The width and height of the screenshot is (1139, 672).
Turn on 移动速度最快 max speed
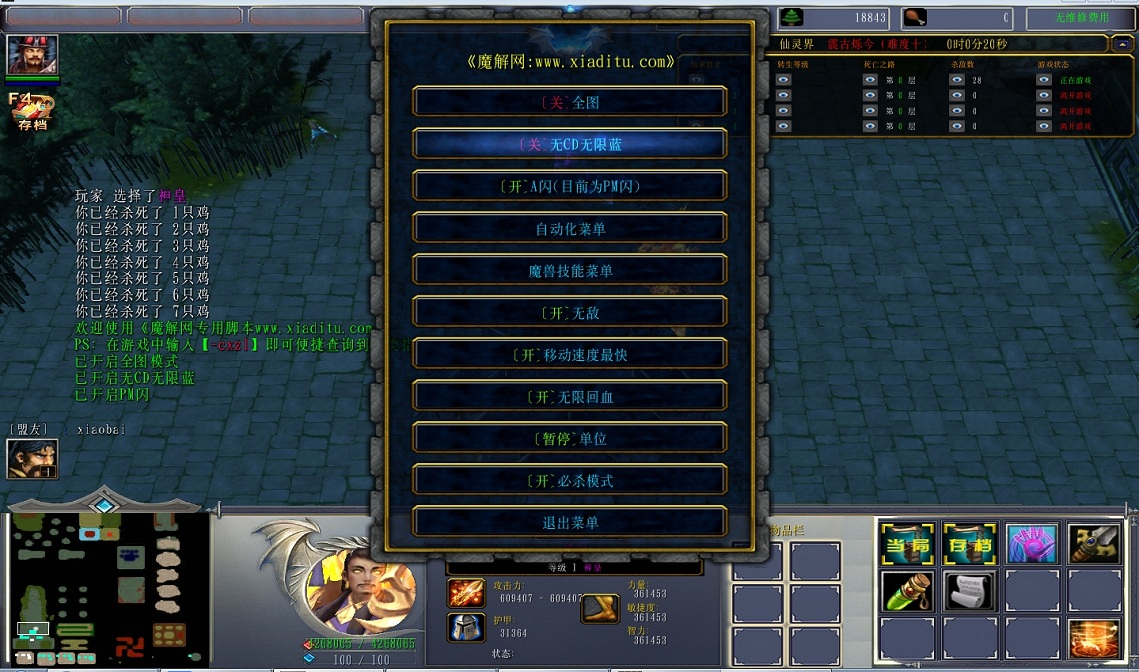(570, 354)
